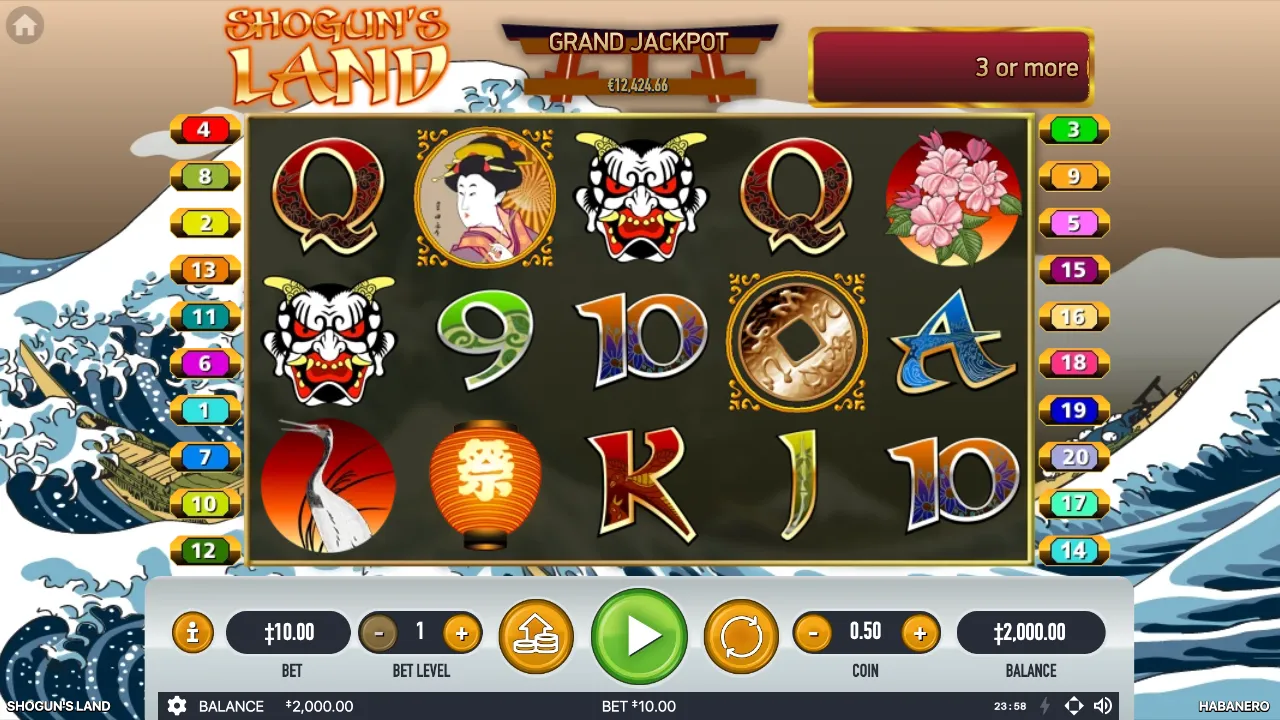This screenshot has height=720, width=1280.
Task: Toggle payline 20 on the right side
Action: (x=1074, y=457)
